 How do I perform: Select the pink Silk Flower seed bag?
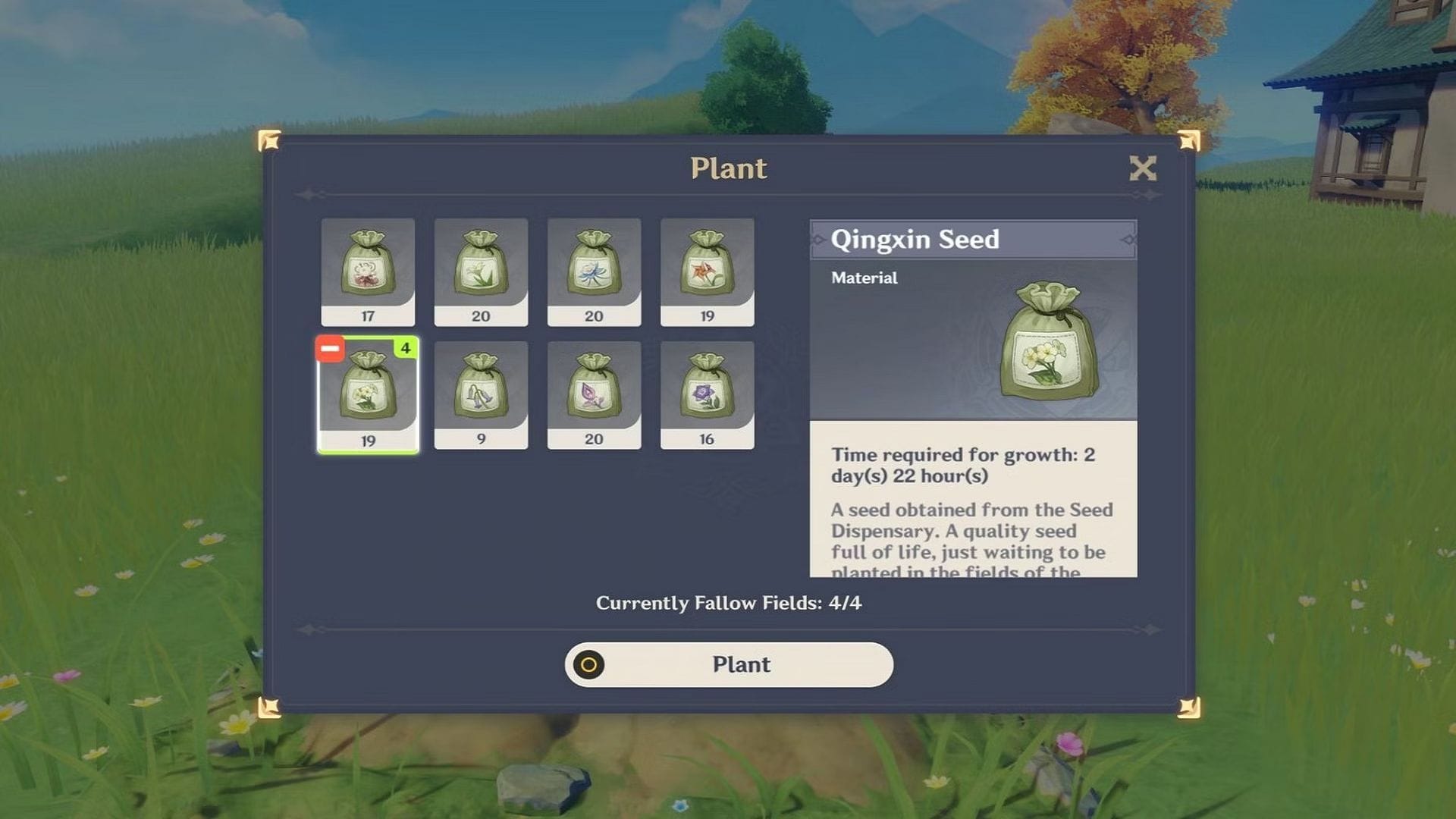pyautogui.click(x=595, y=392)
